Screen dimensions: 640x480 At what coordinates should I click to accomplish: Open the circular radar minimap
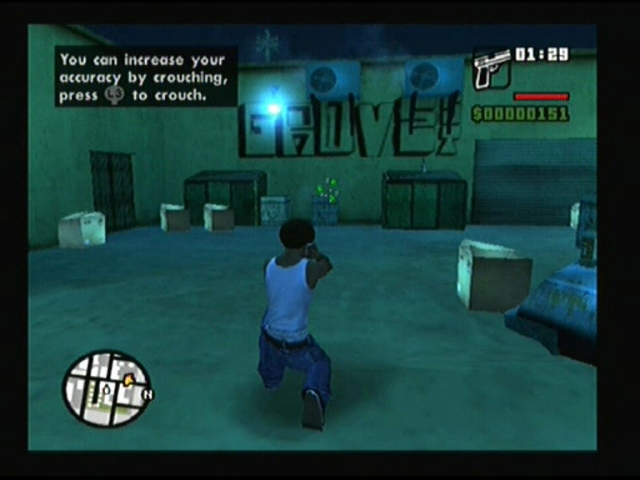(x=106, y=389)
